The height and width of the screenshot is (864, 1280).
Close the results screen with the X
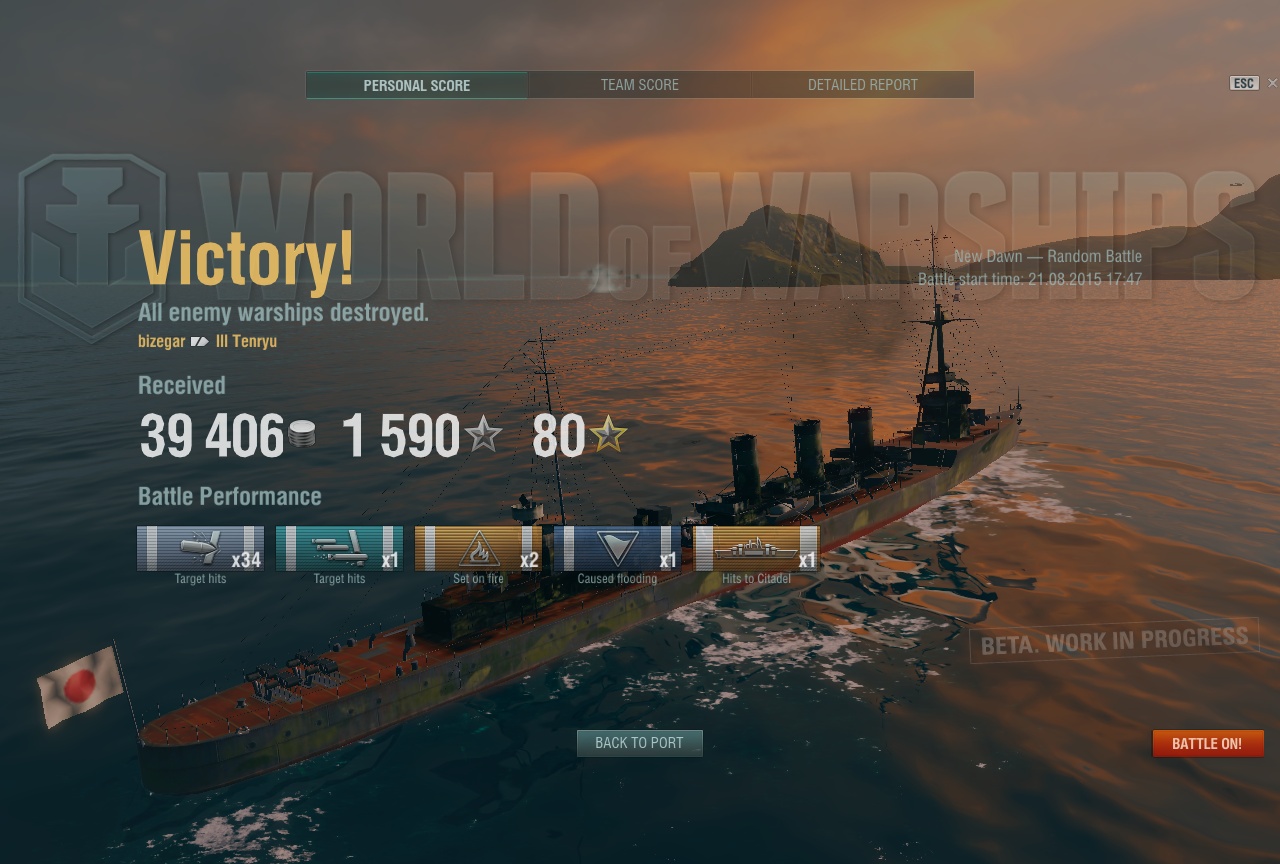click(x=1272, y=83)
